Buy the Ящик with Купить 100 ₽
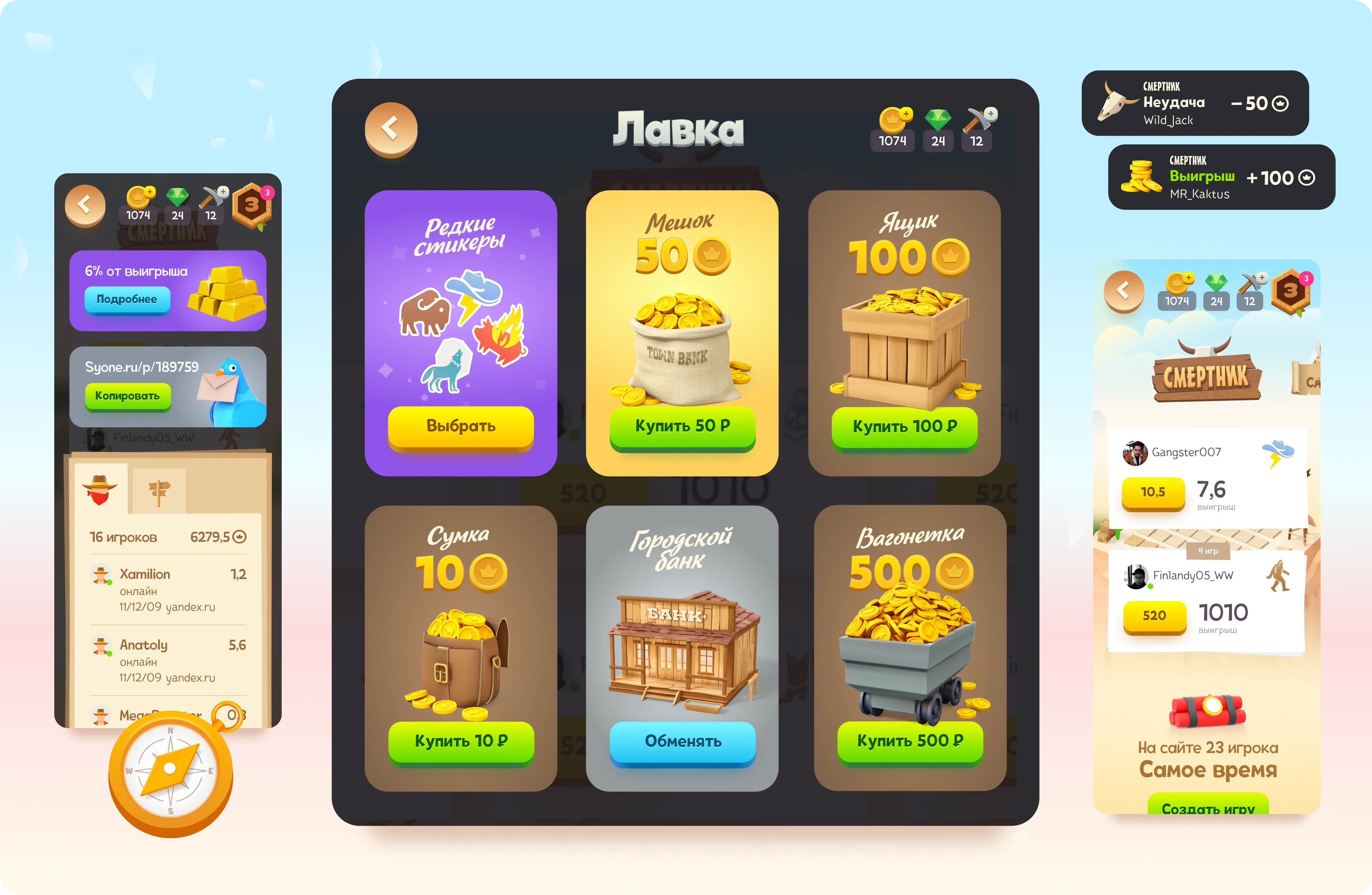 (904, 427)
